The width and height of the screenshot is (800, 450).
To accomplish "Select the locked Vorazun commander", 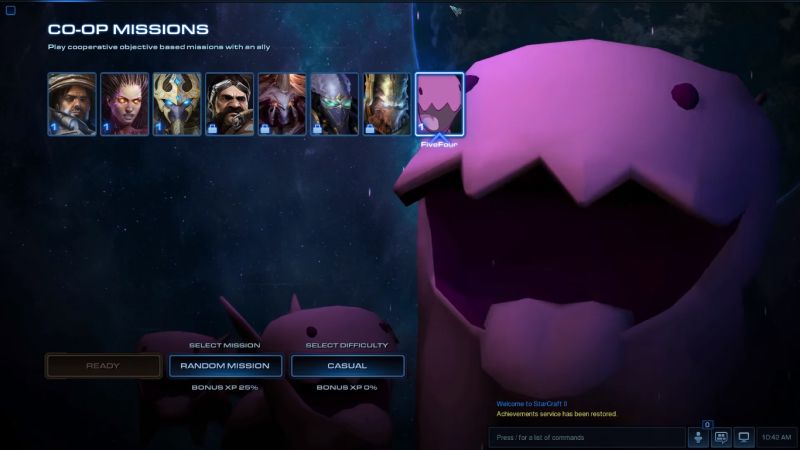I will pyautogui.click(x=334, y=103).
